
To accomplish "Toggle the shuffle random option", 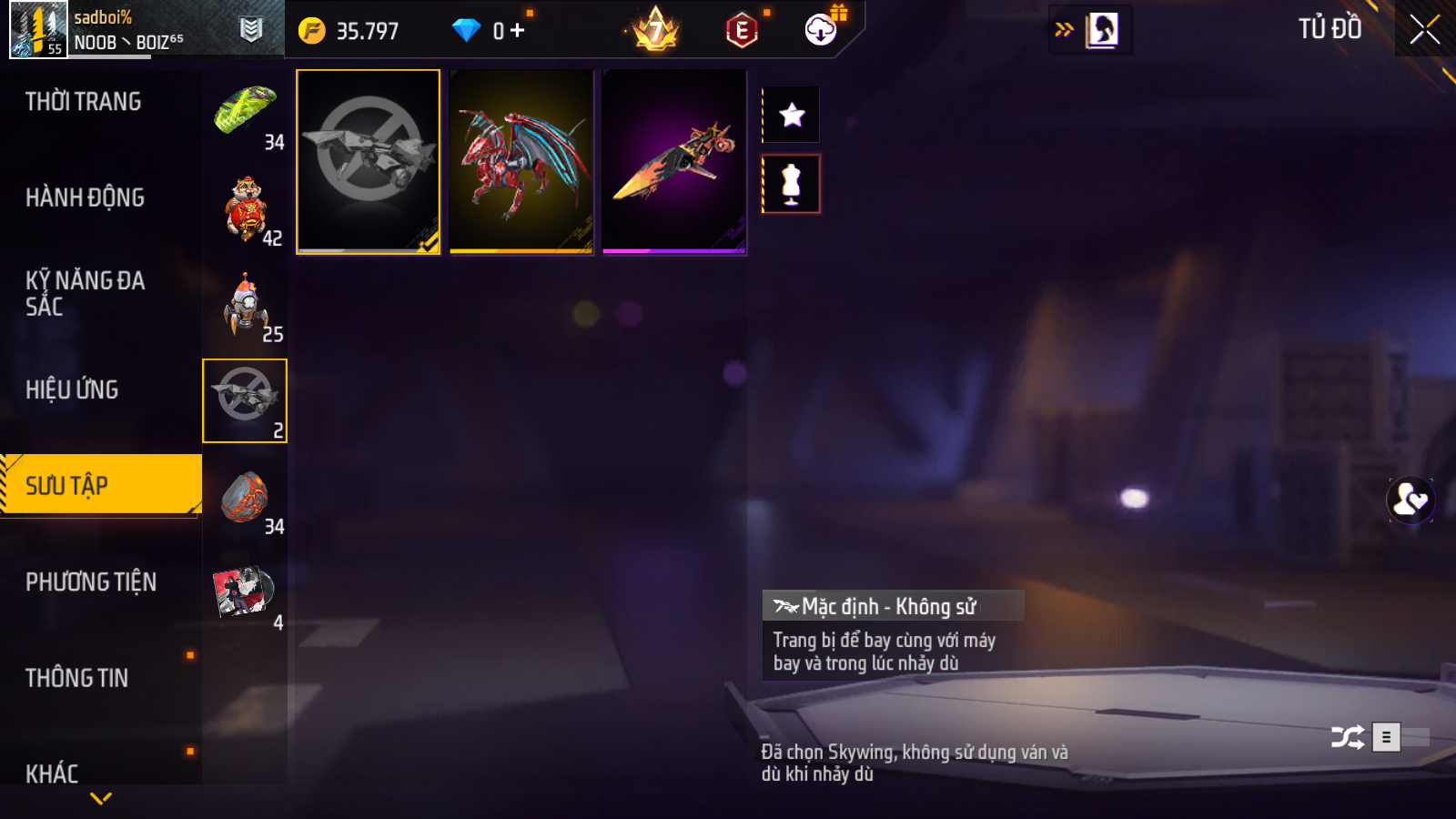I will coord(1347,737).
